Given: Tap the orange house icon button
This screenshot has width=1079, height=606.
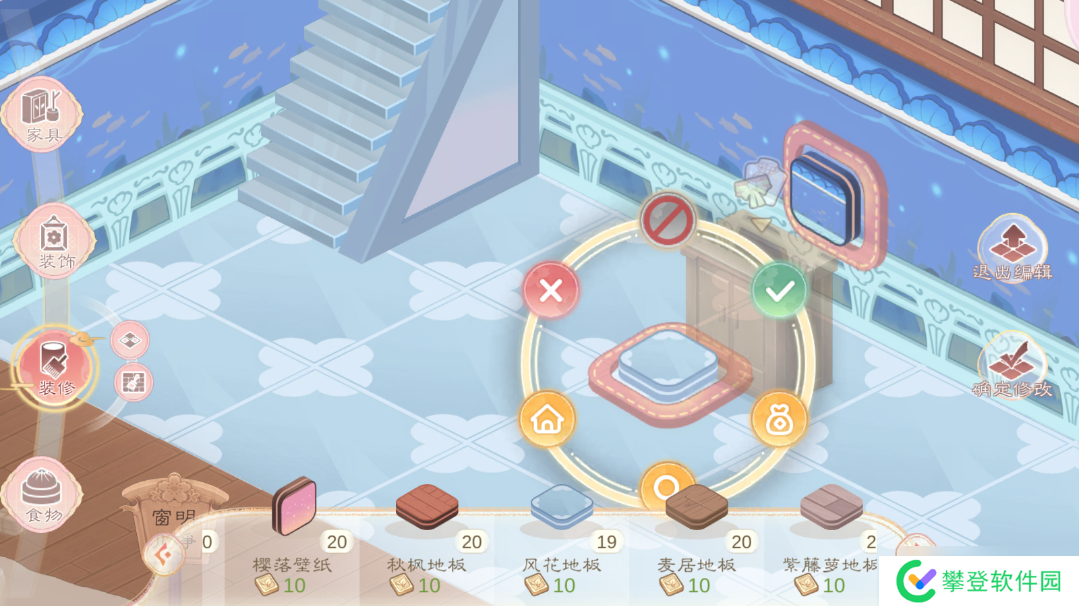Looking at the screenshot, I should (x=547, y=419).
